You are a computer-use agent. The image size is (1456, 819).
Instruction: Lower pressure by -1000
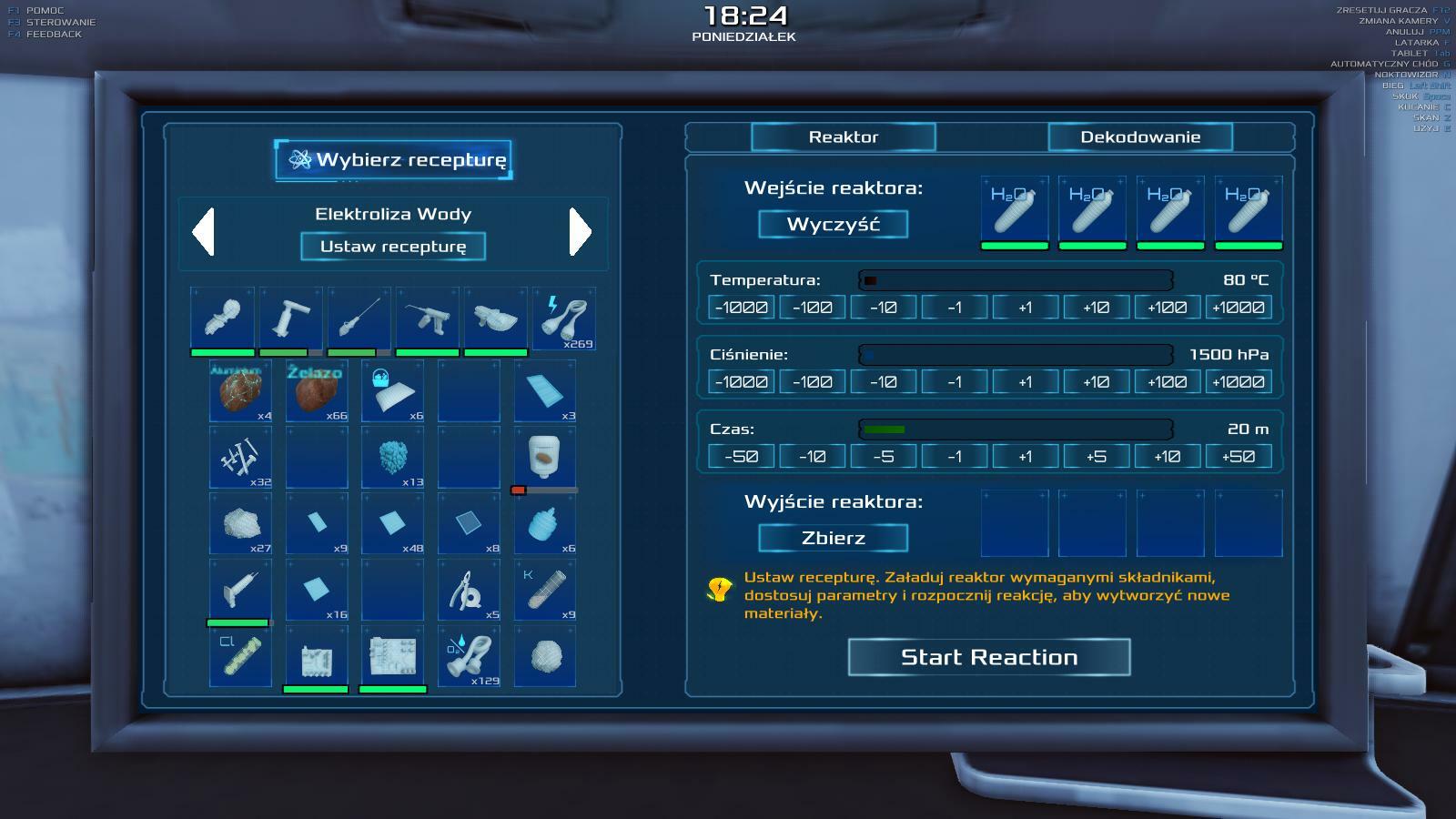(741, 382)
